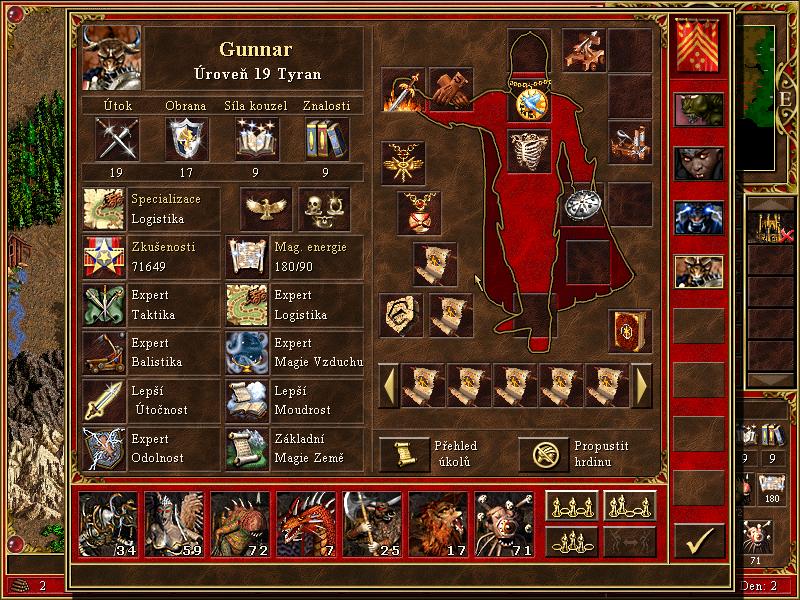Select the flaming sword artifact slot

tap(402, 89)
